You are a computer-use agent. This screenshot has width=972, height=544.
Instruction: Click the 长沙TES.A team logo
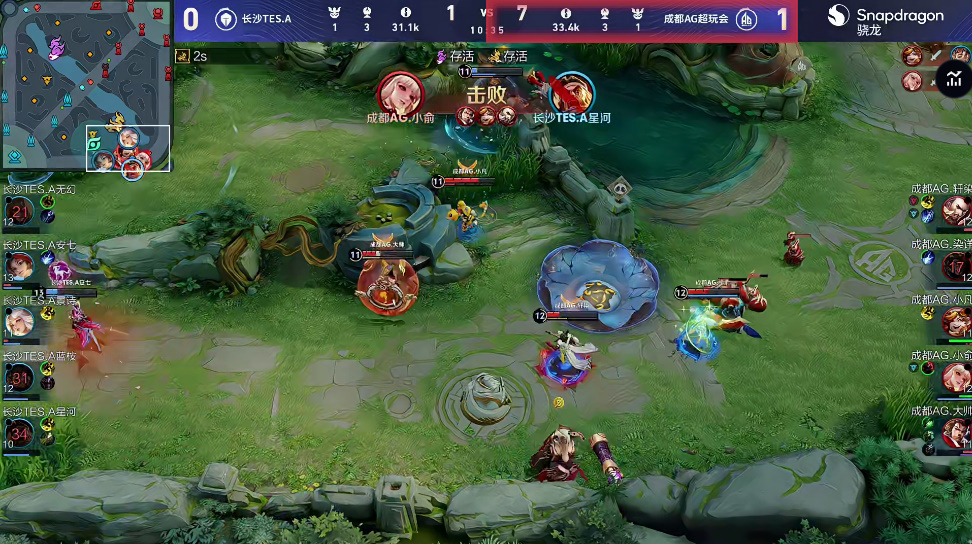[226, 18]
